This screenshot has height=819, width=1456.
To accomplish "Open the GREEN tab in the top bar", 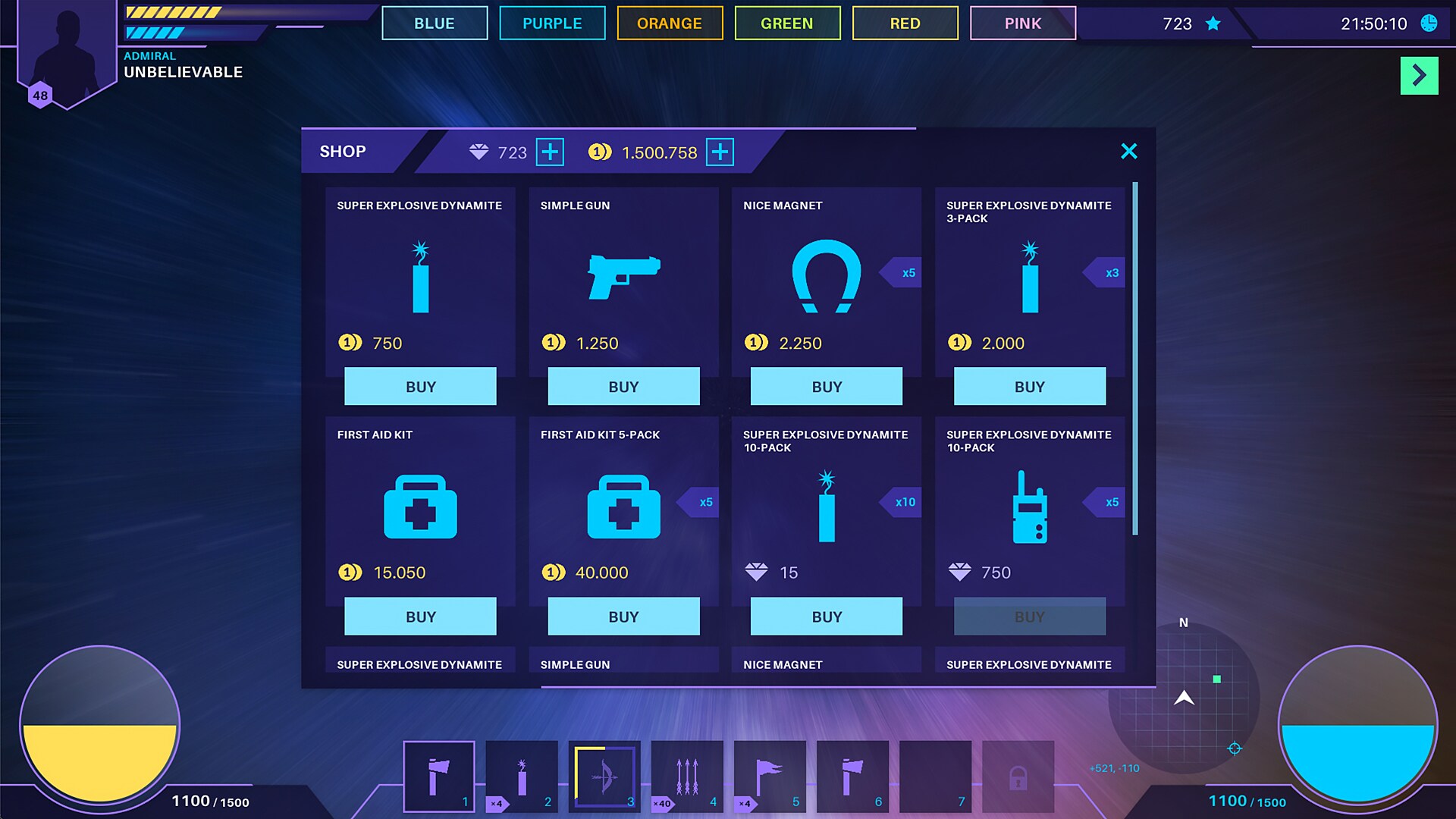I will coord(787,23).
